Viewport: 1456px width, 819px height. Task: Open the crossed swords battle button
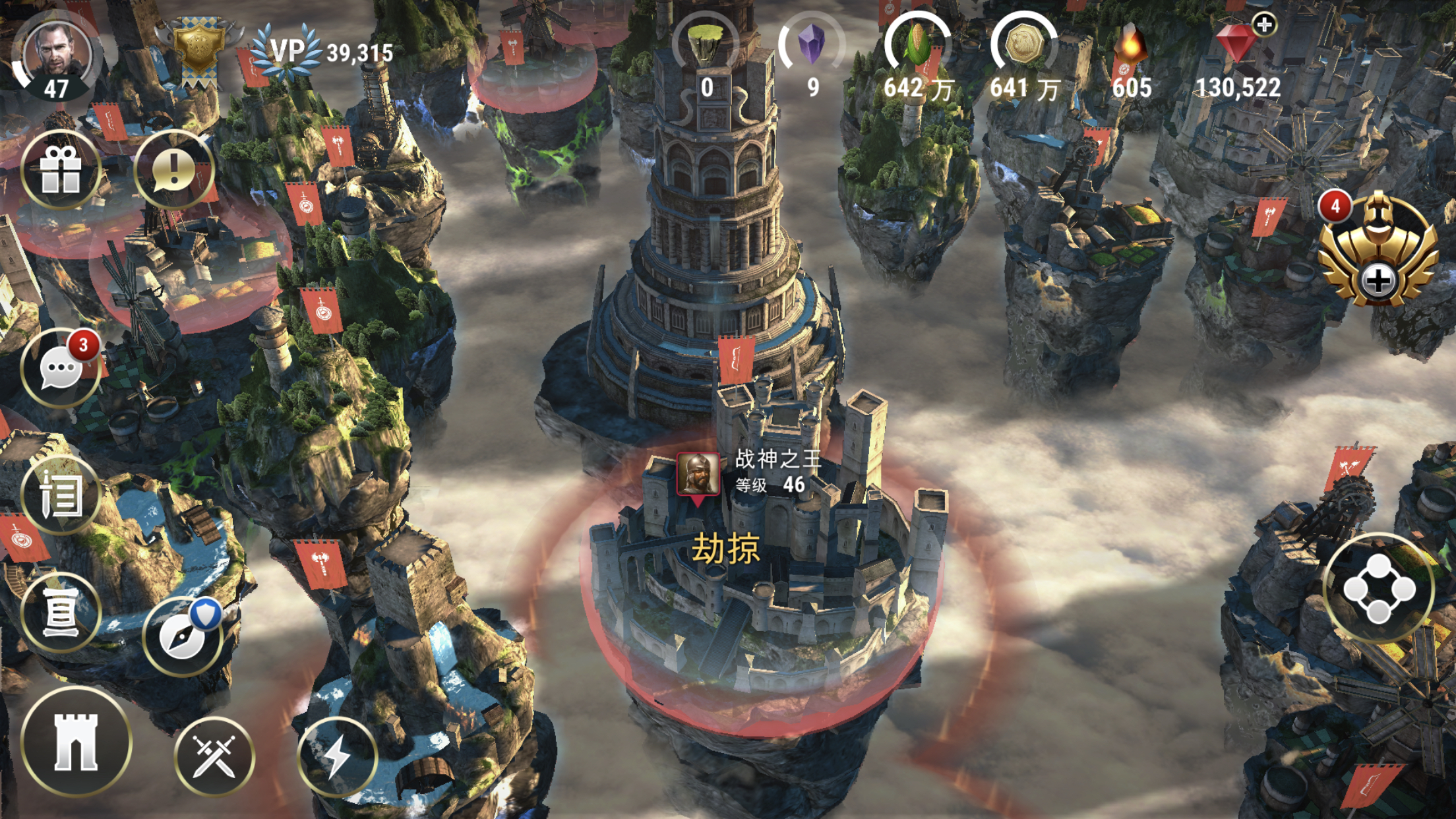(214, 756)
